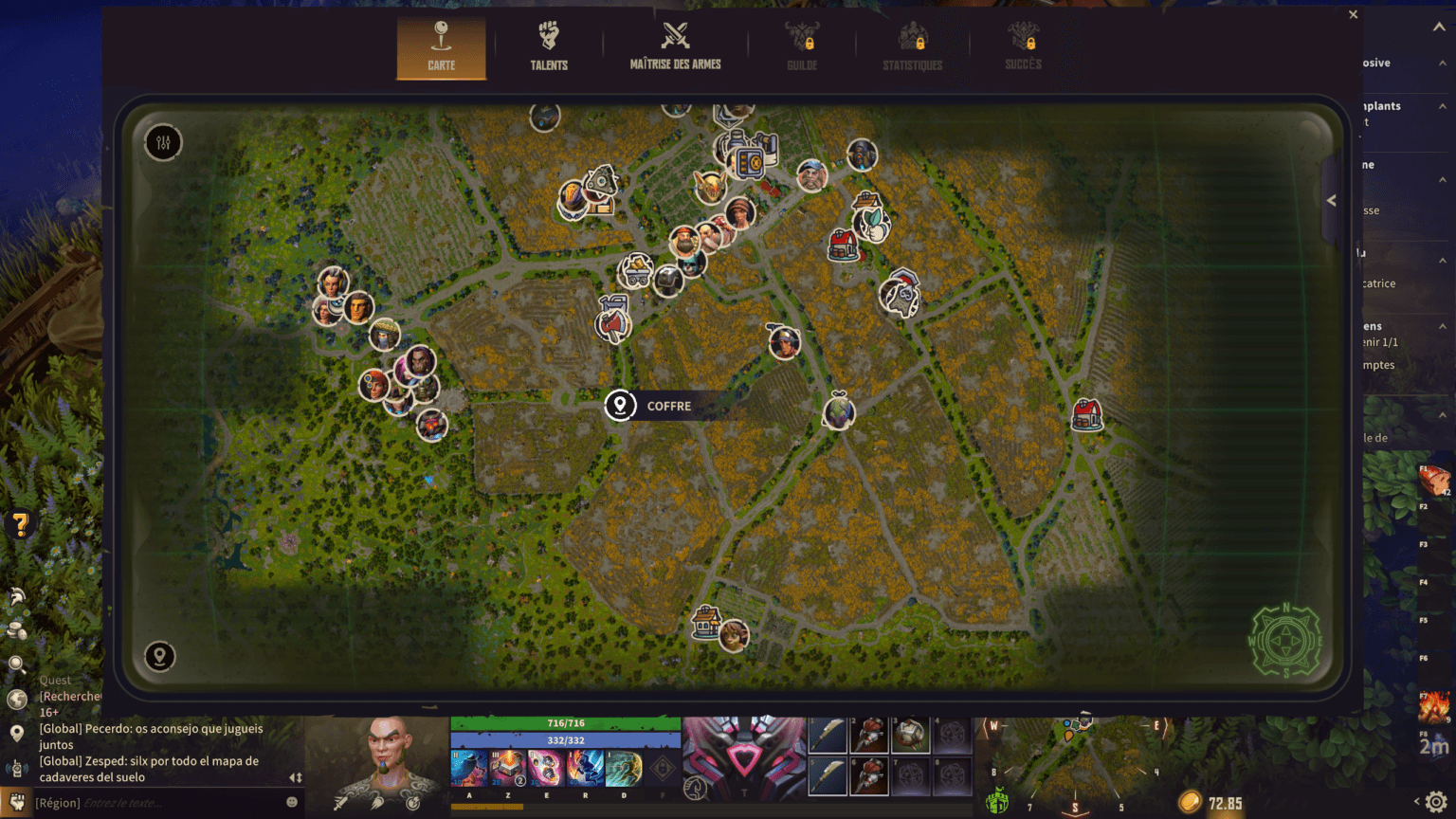Open the yellow question mark help icon
The width and height of the screenshot is (1456, 819).
(20, 524)
